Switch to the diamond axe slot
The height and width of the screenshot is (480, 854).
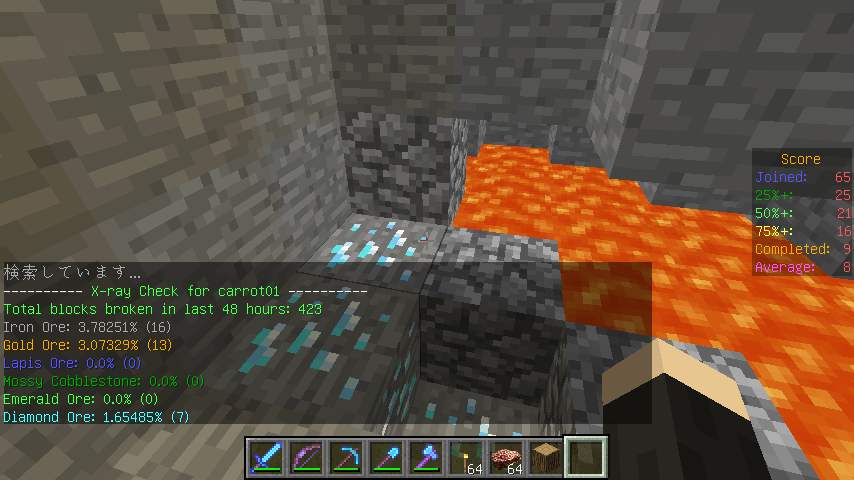pyautogui.click(x=426, y=457)
